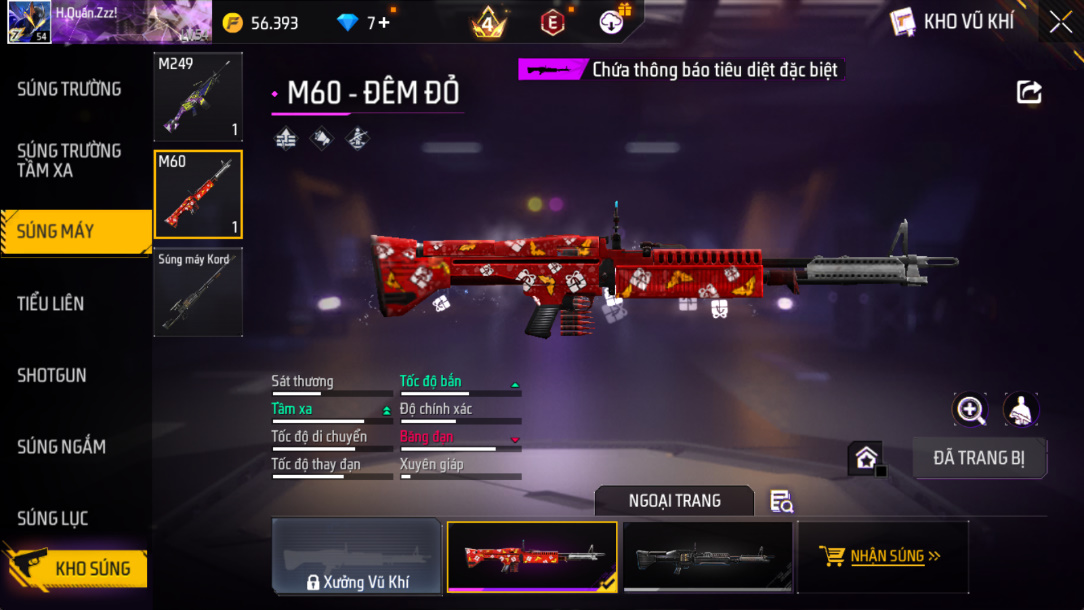Viewport: 1084px width, 610px height.
Task: Click the ĐÃ TRANG BỊ button
Action: 979,458
